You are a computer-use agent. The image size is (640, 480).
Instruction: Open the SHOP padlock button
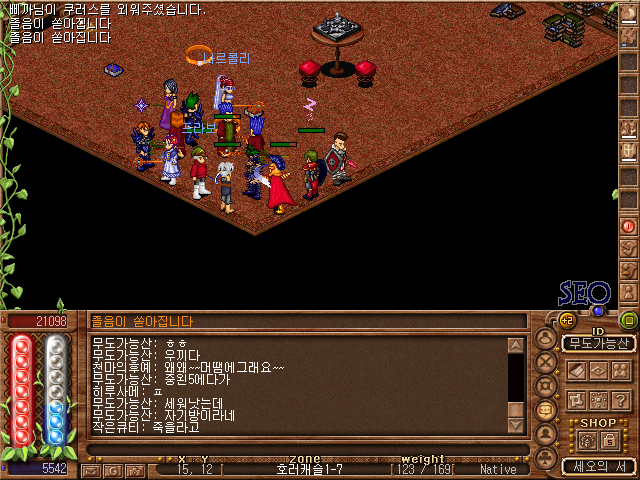click(x=609, y=440)
